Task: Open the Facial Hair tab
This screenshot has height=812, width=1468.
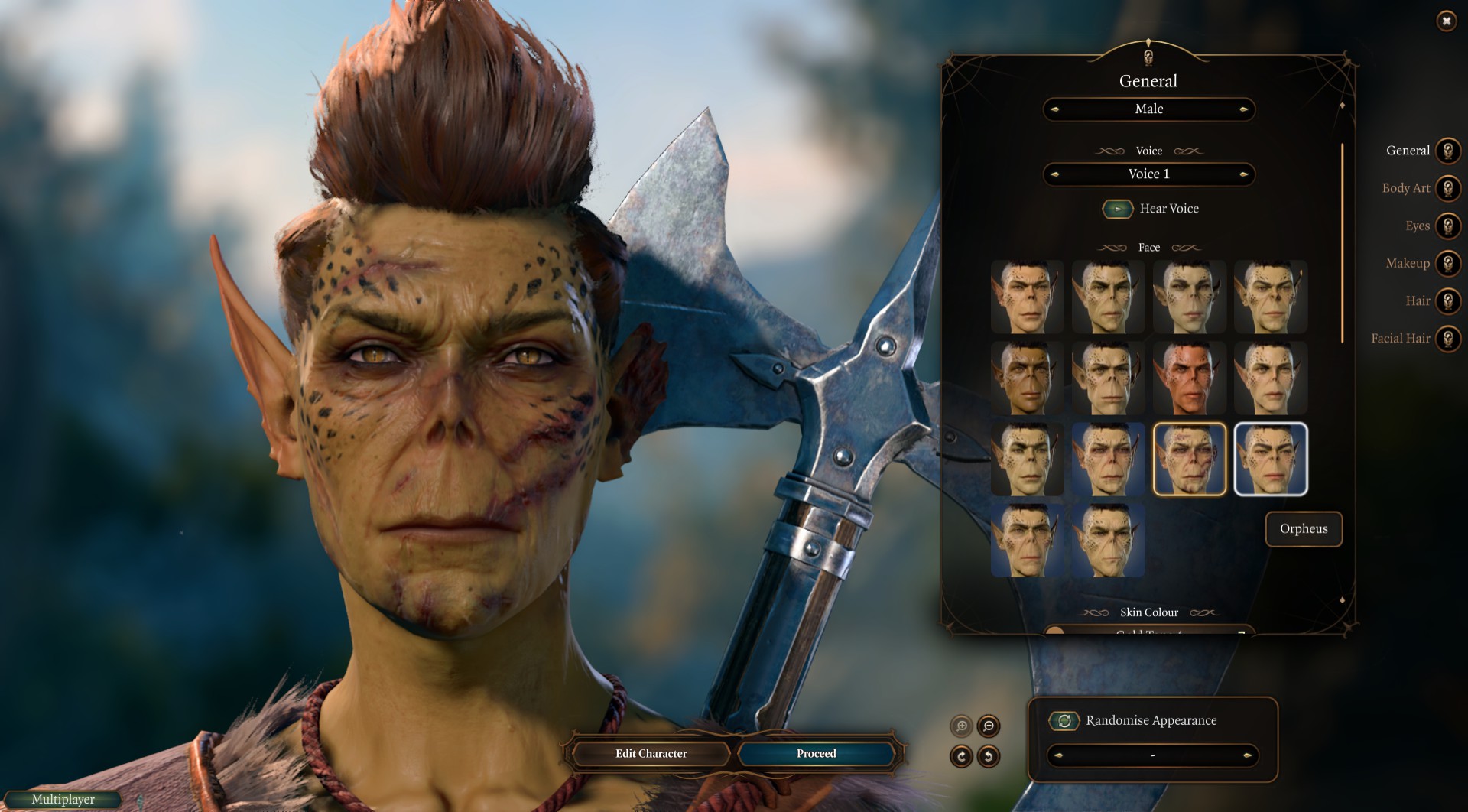Action: (x=1447, y=338)
